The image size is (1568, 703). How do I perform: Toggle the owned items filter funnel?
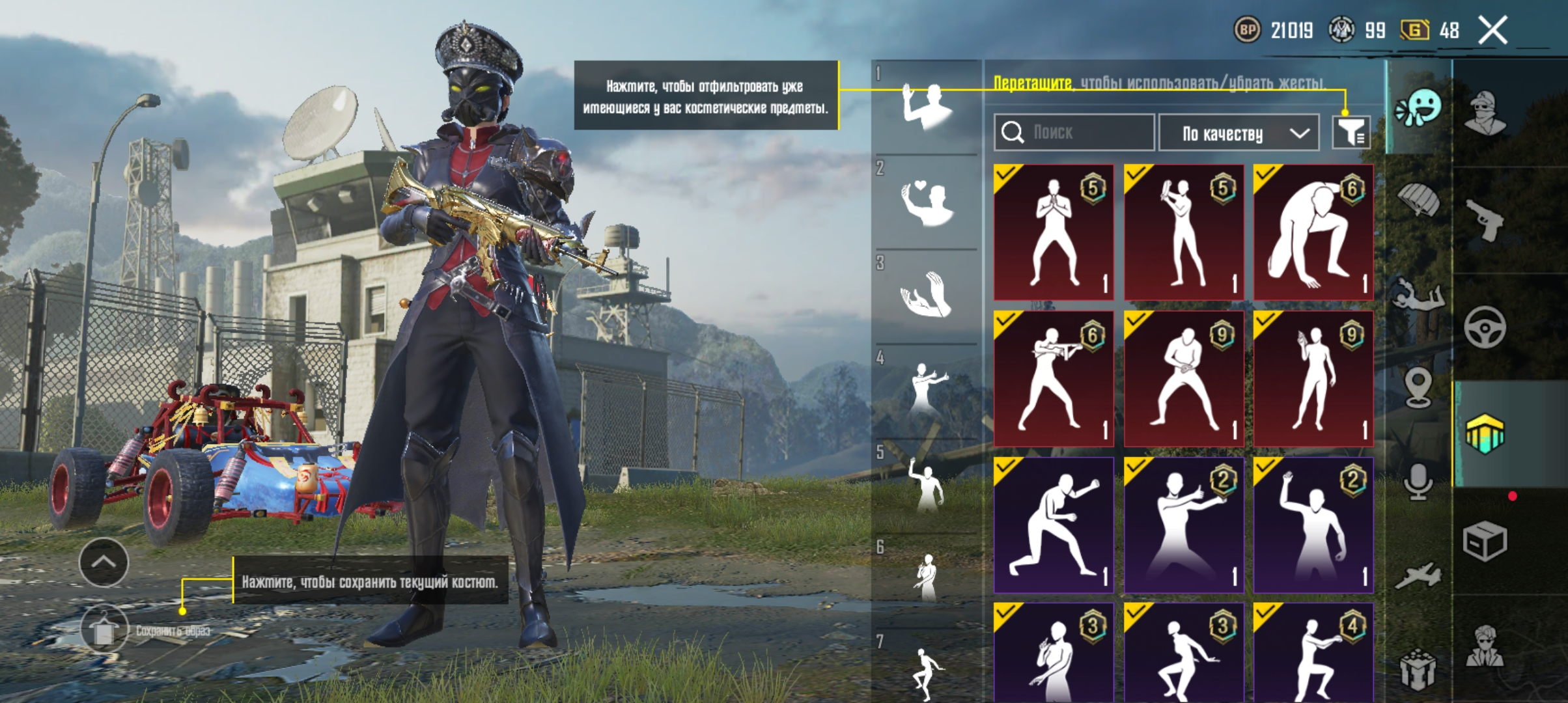tap(1351, 132)
